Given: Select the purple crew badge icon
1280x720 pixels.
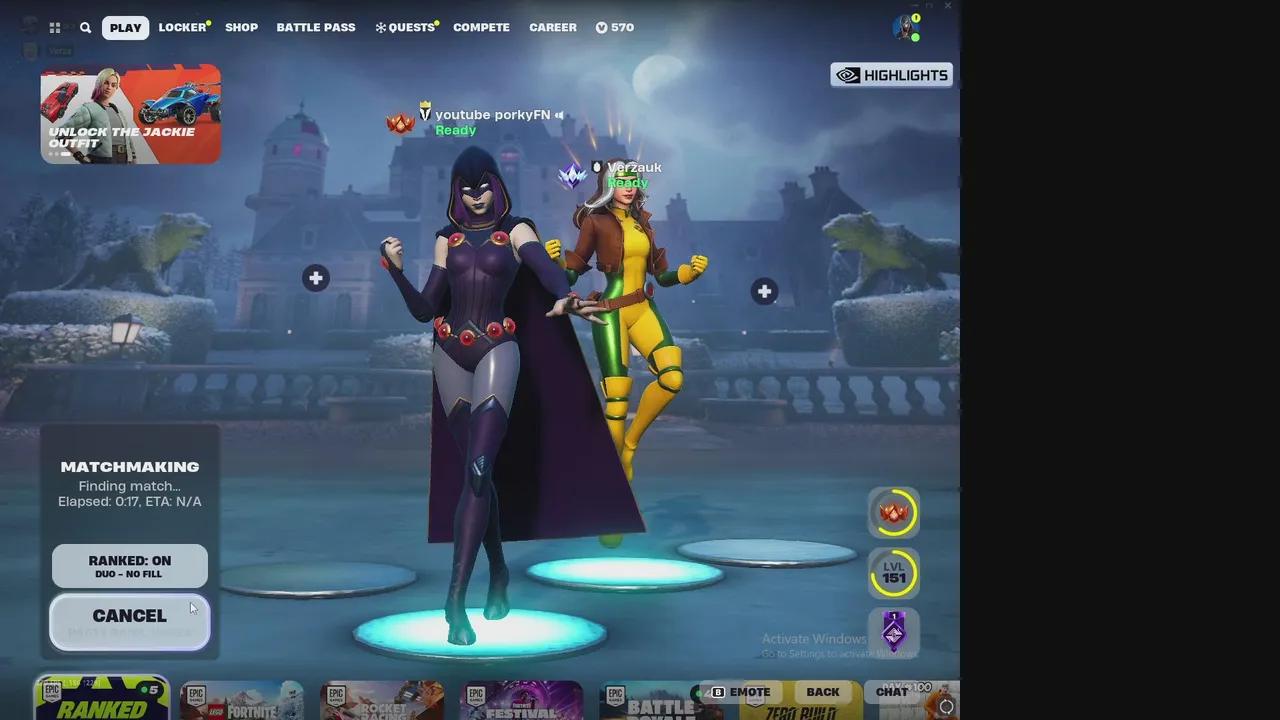Looking at the screenshot, I should (x=893, y=633).
